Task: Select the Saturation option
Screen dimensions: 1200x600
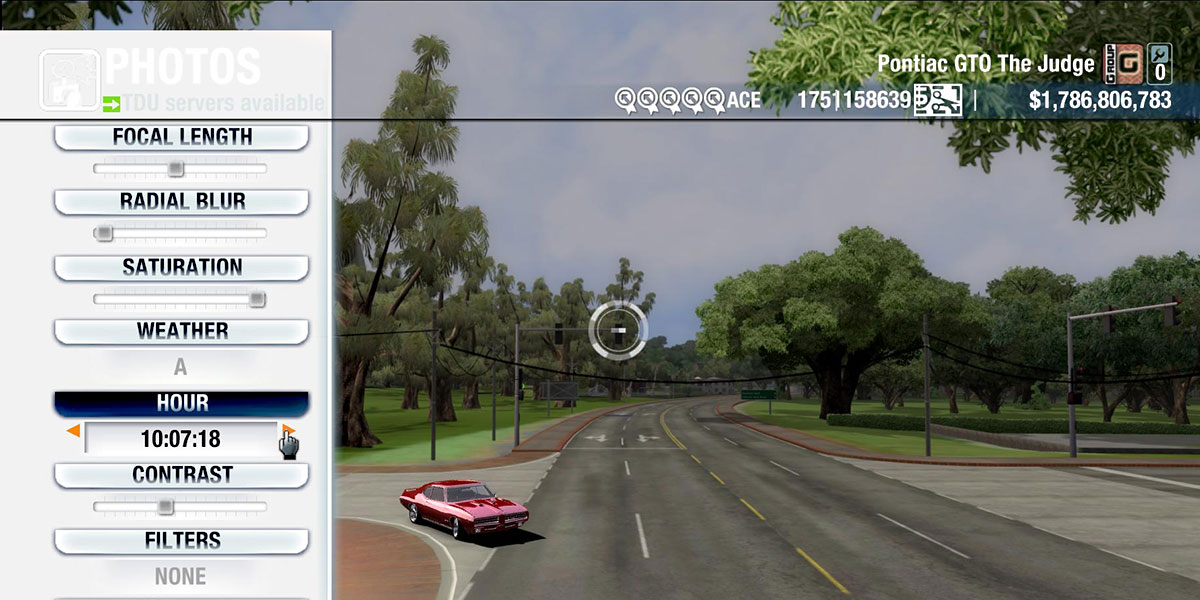Action: (181, 267)
